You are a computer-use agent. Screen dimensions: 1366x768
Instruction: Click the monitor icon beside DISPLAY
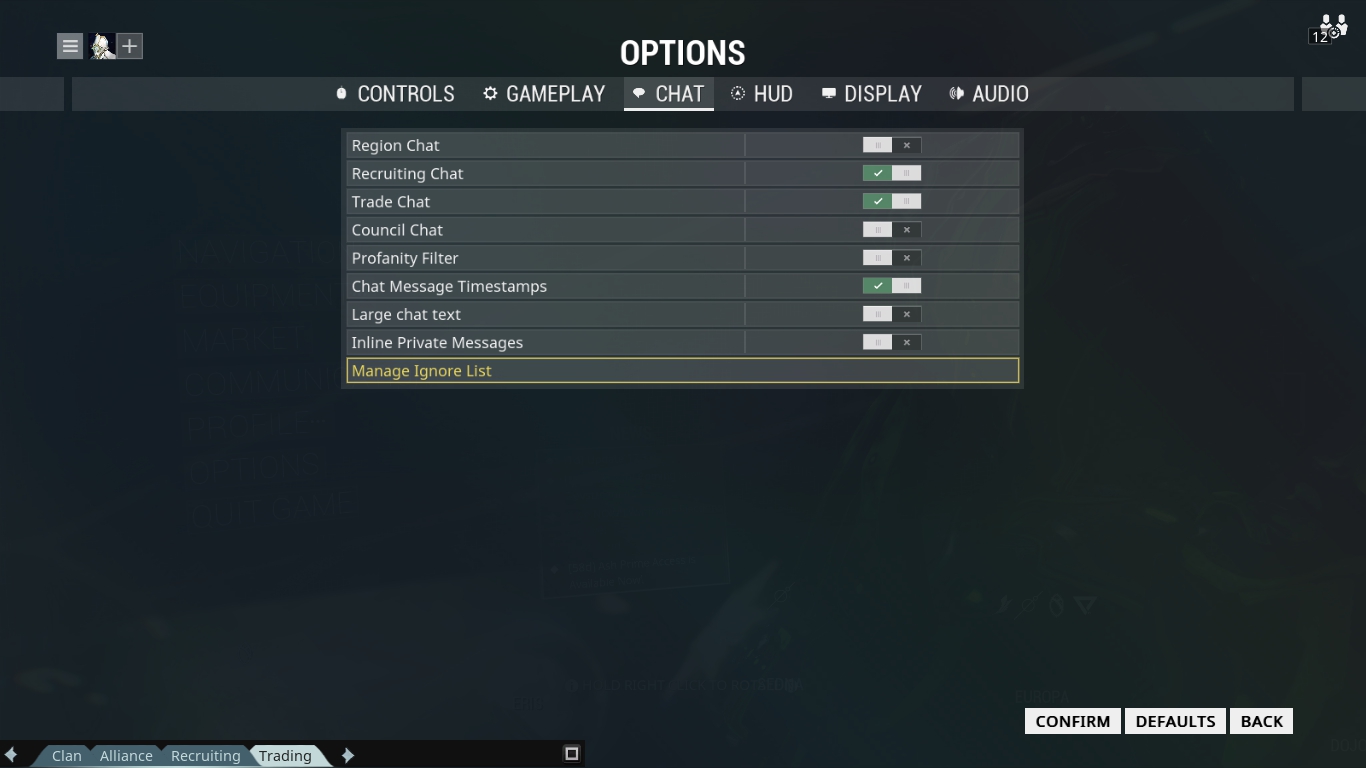pos(827,93)
